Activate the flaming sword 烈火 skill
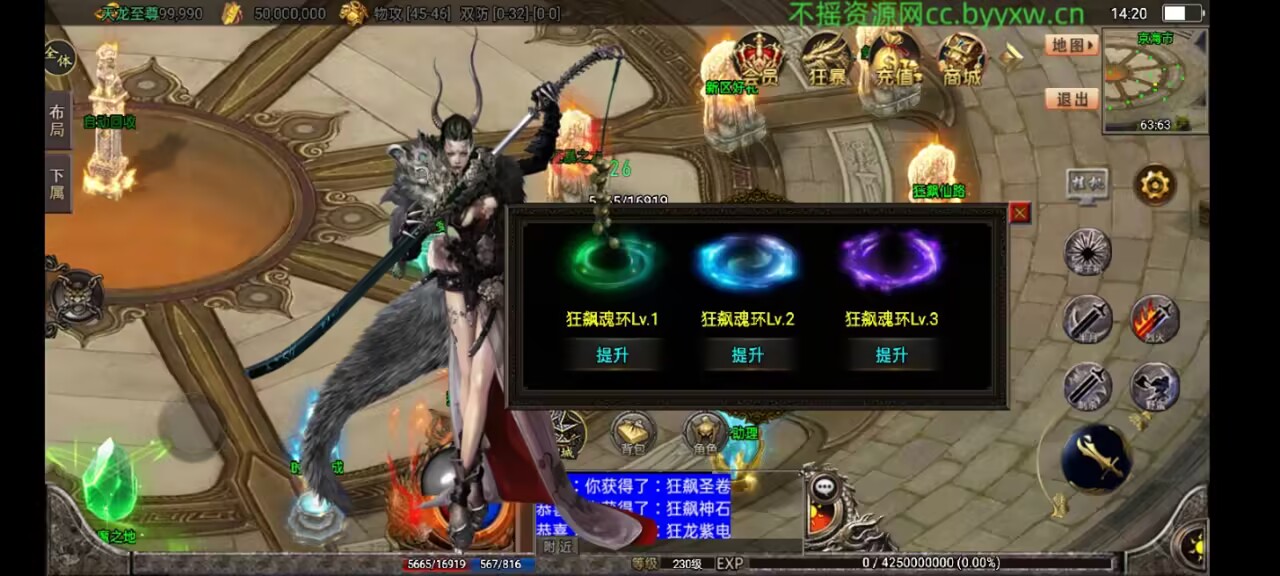 click(1155, 320)
